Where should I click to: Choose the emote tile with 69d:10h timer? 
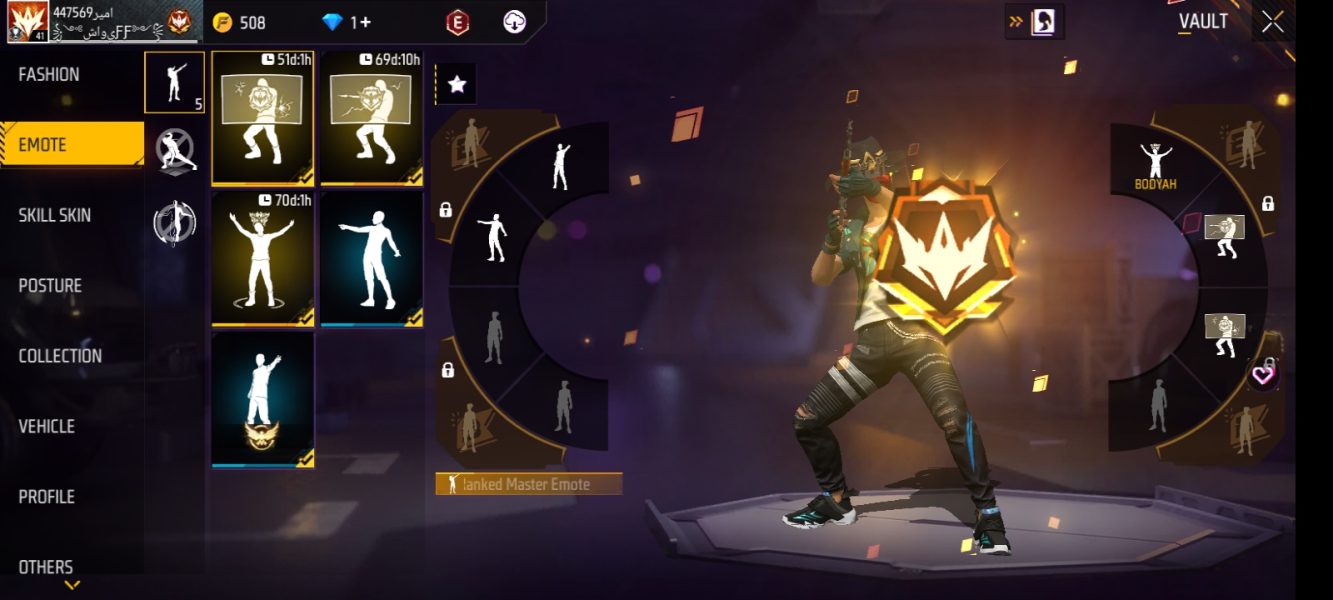(372, 118)
